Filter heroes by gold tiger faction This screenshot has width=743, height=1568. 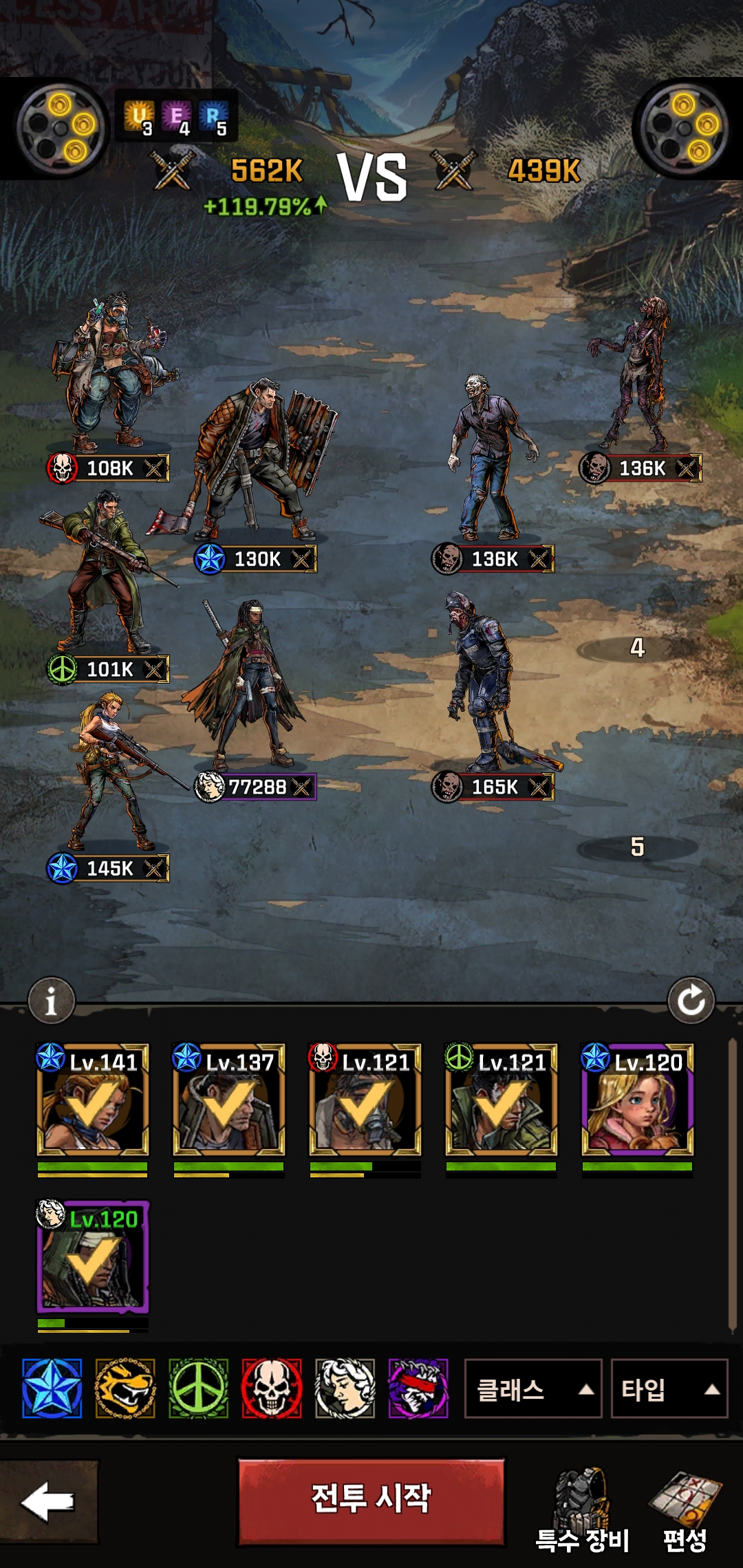[125, 1389]
